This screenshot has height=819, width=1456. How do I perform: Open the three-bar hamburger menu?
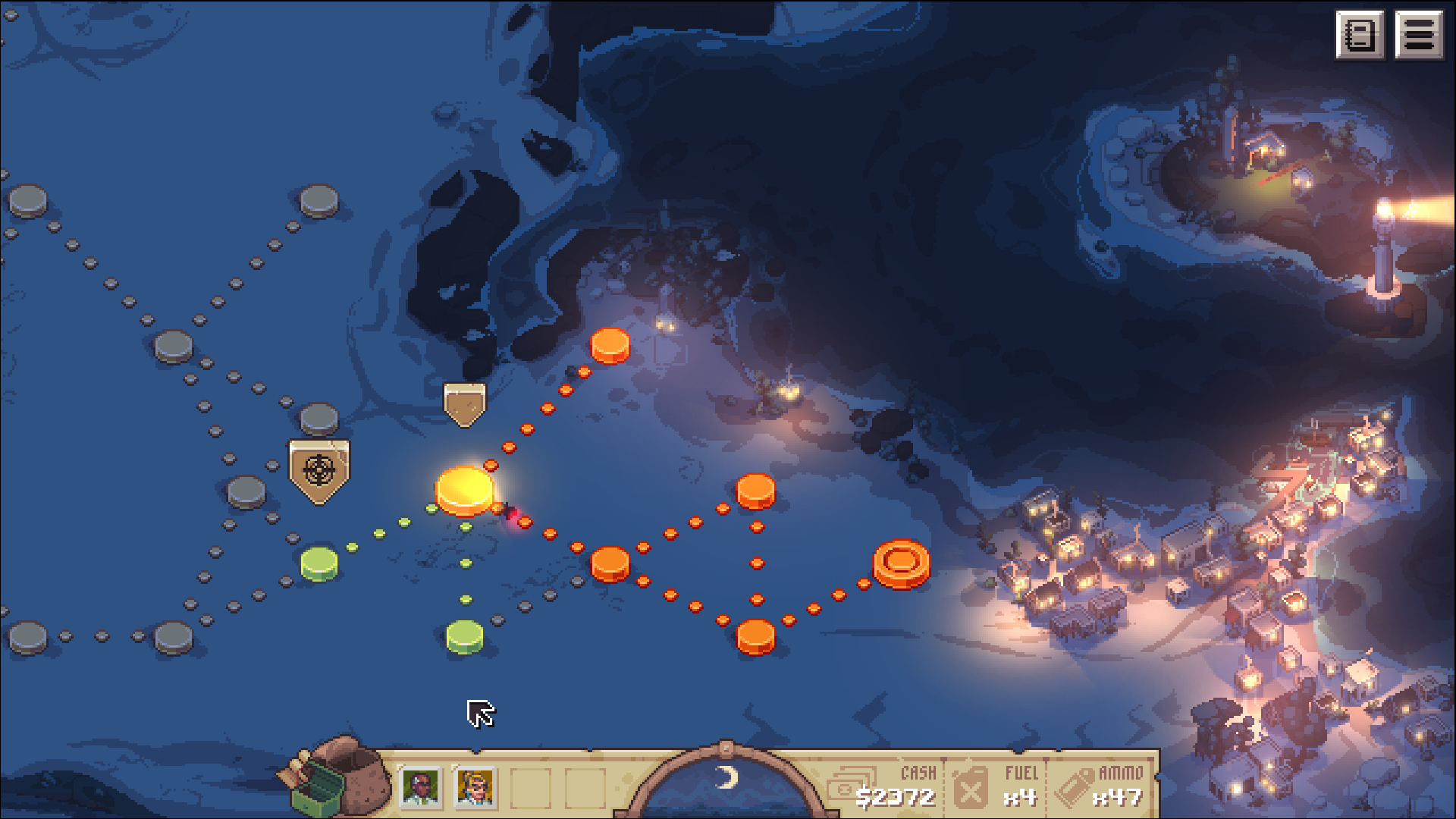1418,35
